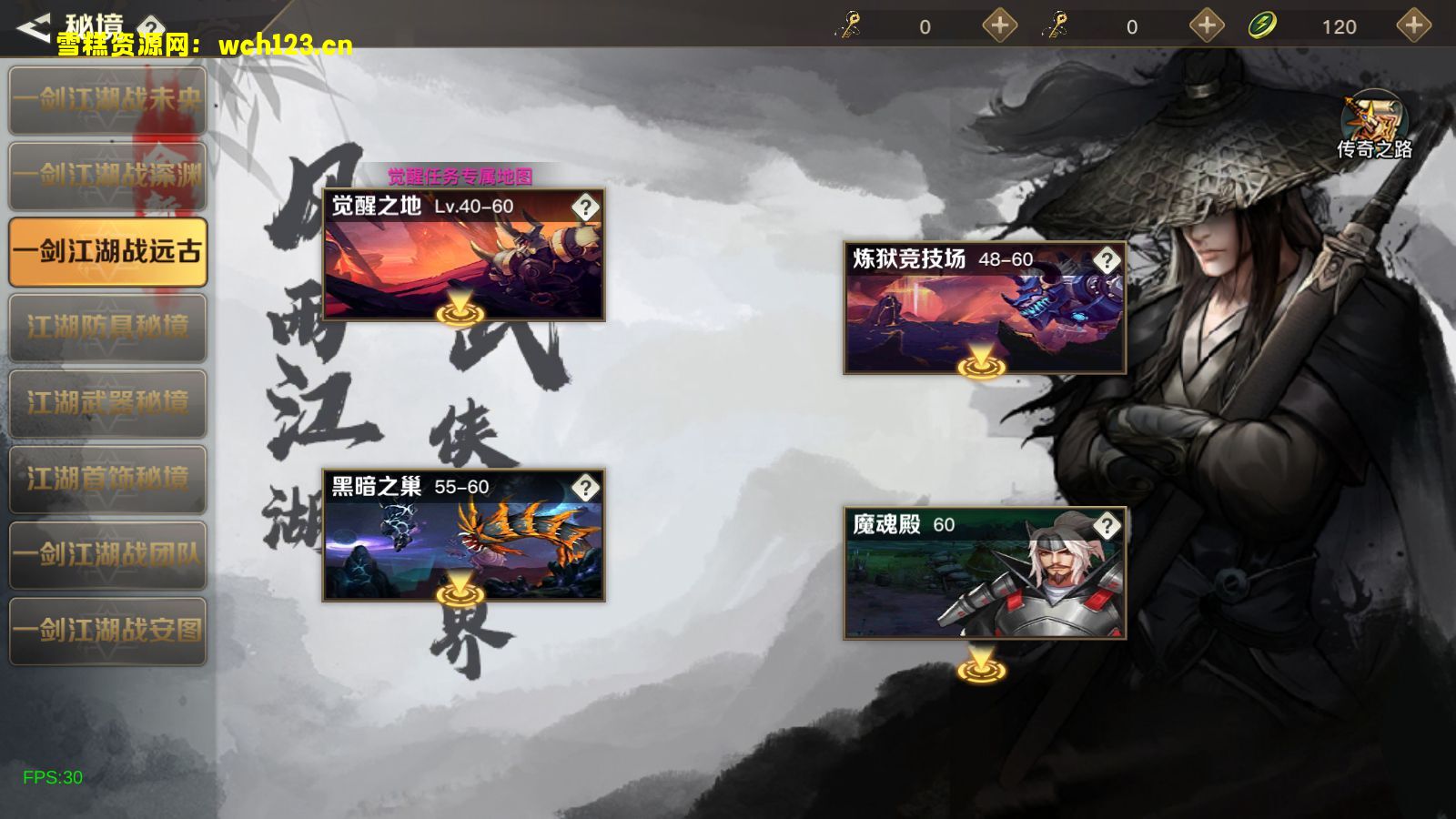
Task: Switch to 江湖防具秘境 category
Action: 108,328
